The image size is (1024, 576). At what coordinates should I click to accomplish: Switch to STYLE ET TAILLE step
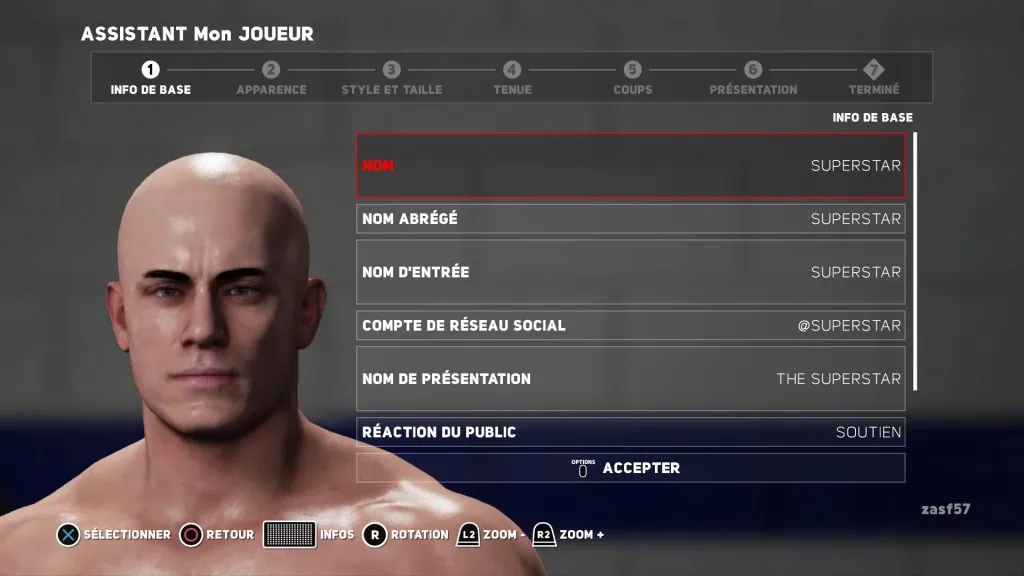pyautogui.click(x=391, y=78)
